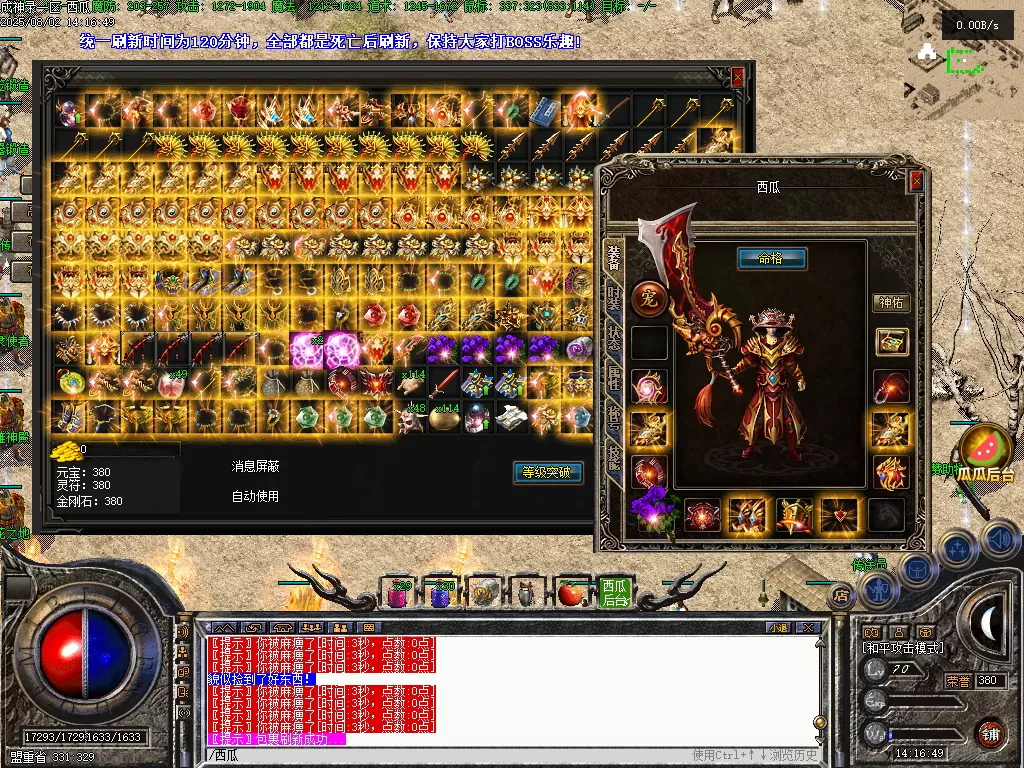
Task: Click the green 西瓜后台 hotbar button
Action: click(613, 593)
